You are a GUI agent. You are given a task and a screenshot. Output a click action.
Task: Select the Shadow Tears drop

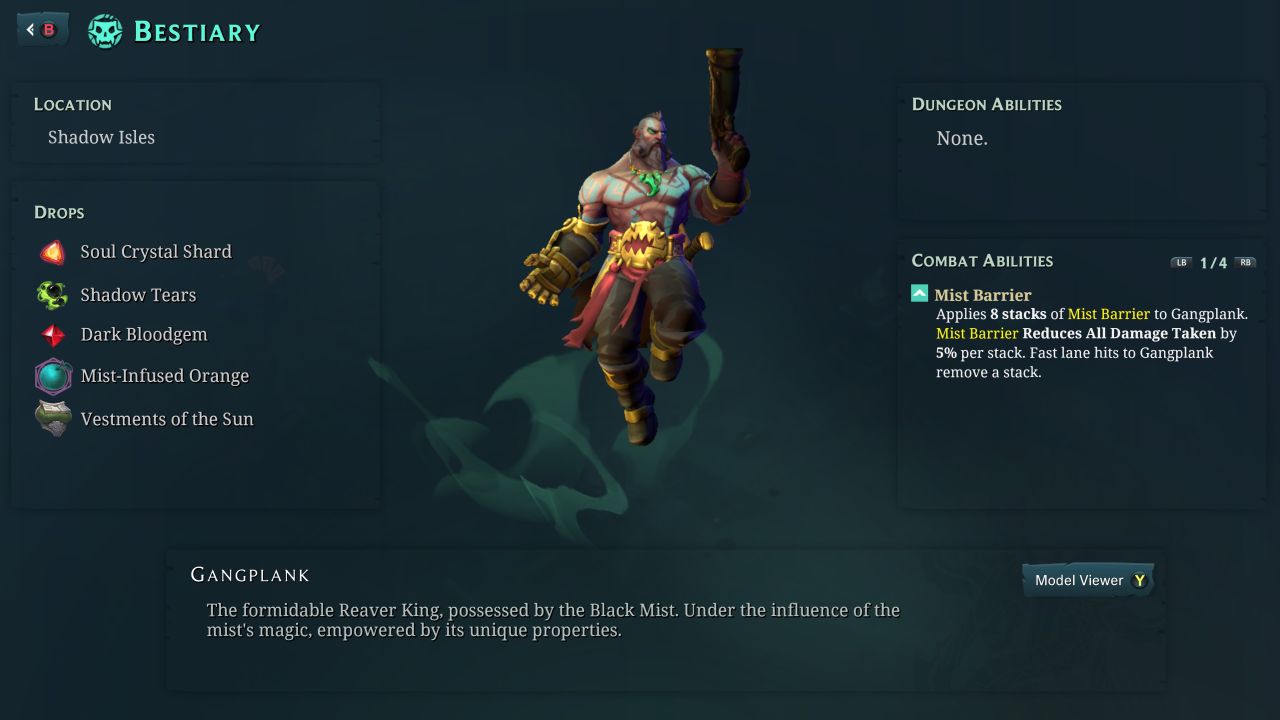point(138,295)
